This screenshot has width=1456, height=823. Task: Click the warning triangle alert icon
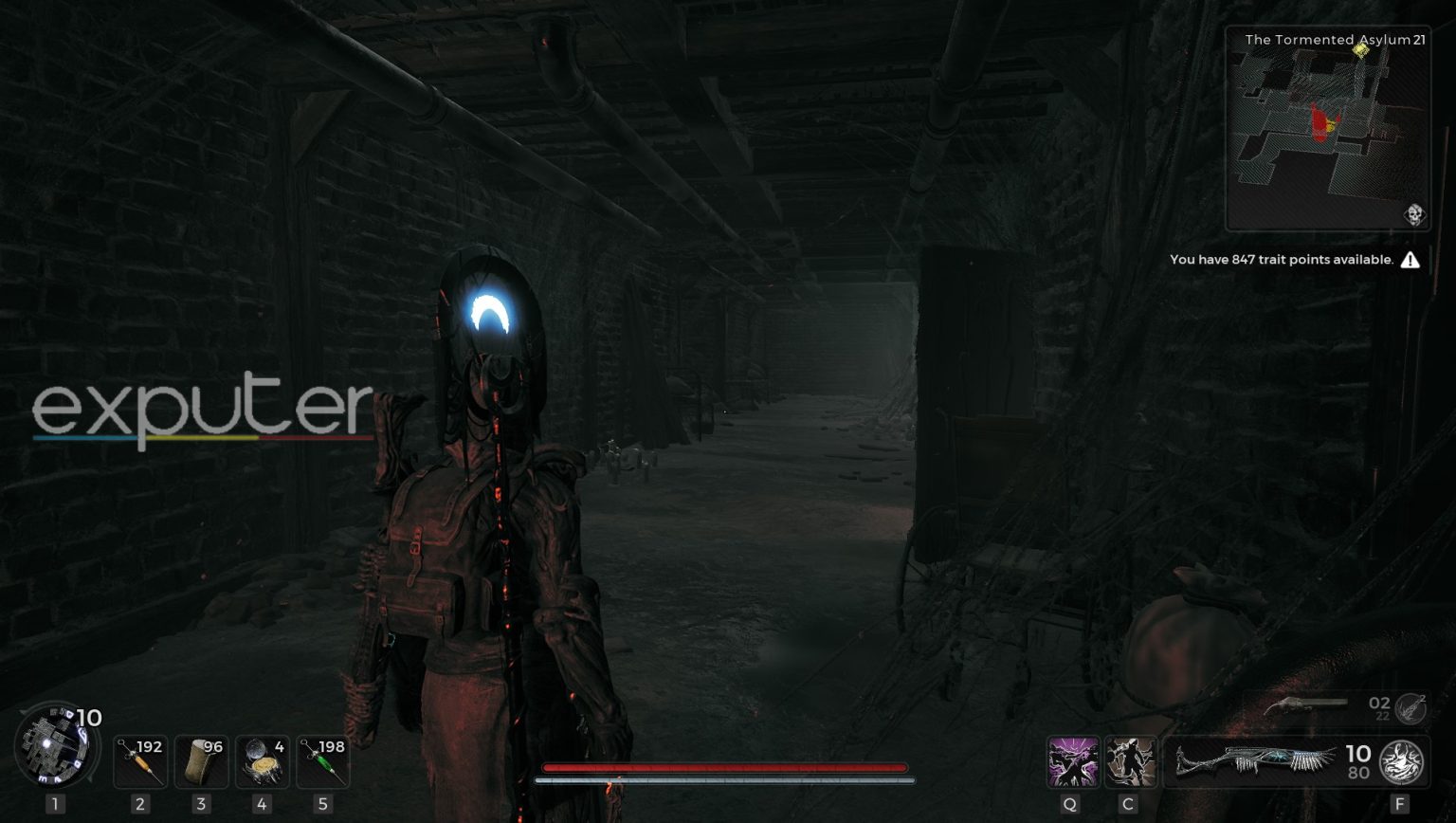[1410, 260]
